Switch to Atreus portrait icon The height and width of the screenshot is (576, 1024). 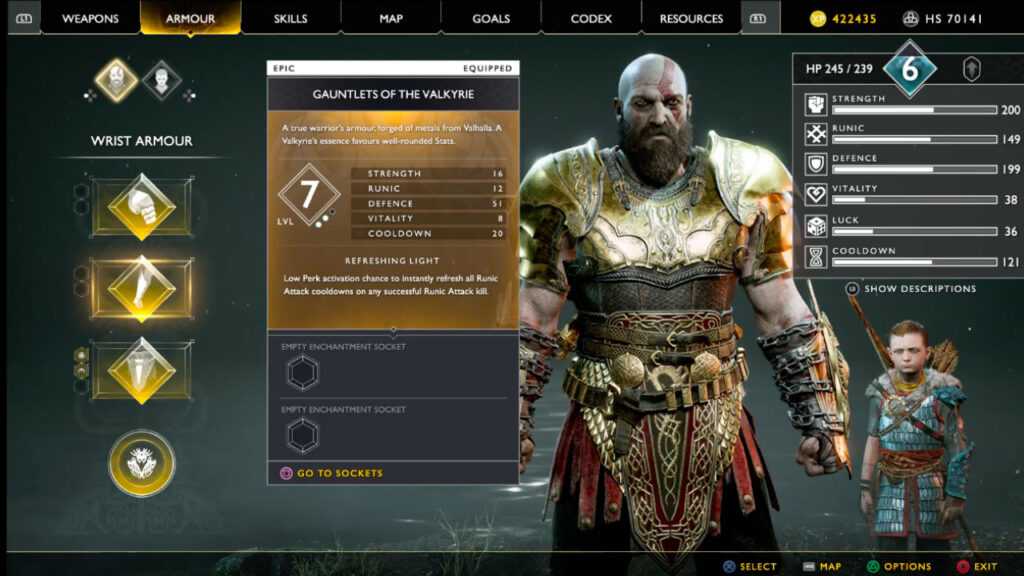(x=162, y=80)
